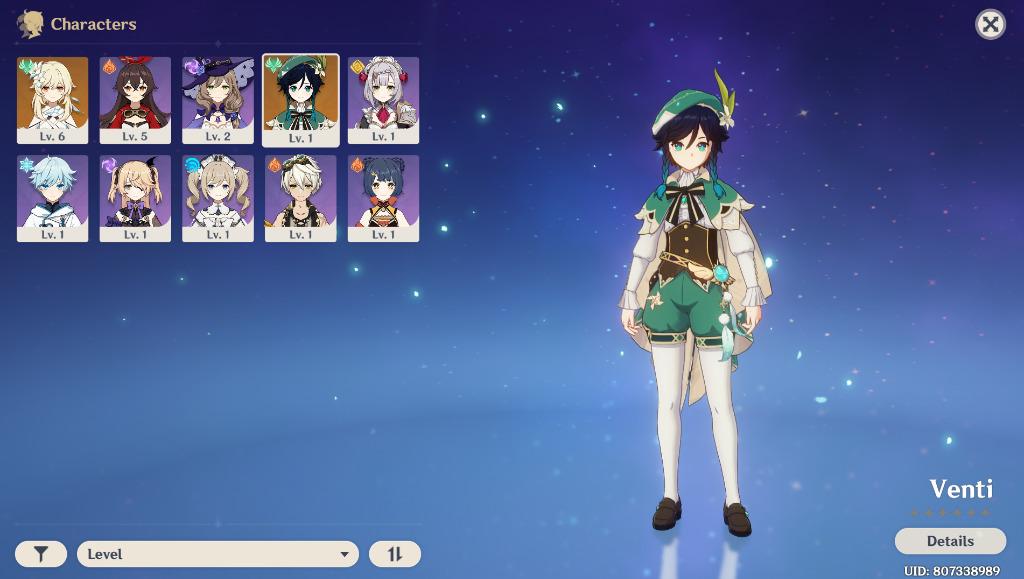Expand the Level sort dropdown
This screenshot has height=579, width=1024.
click(x=217, y=554)
